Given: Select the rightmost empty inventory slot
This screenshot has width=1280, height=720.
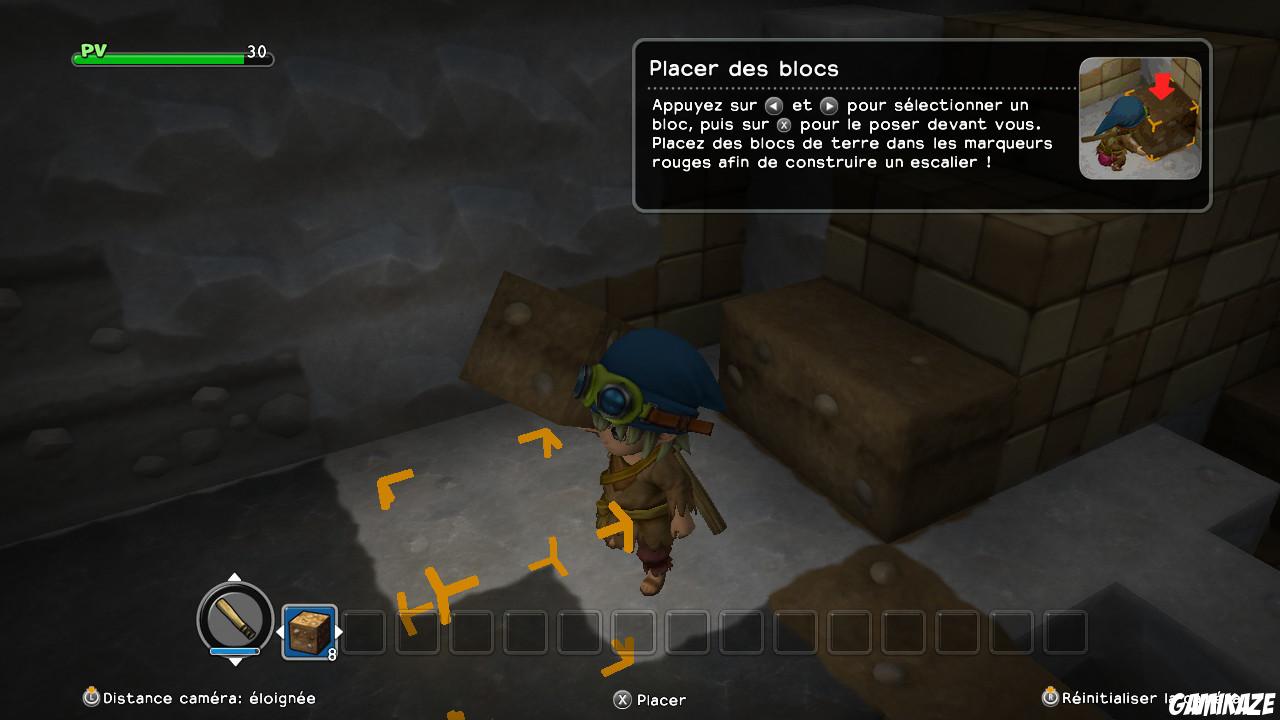Looking at the screenshot, I should (x=1066, y=632).
